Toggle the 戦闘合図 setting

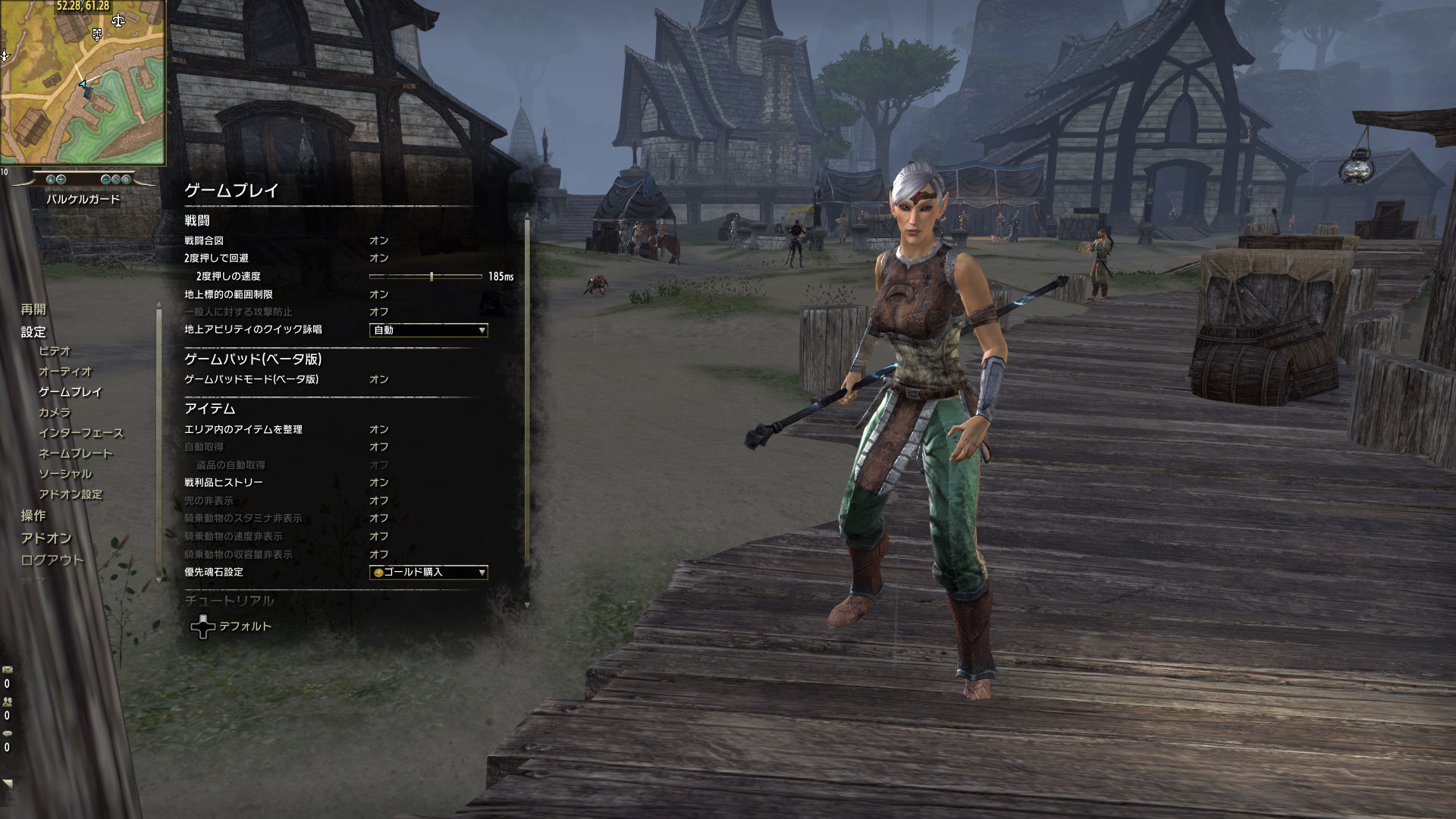click(x=379, y=240)
